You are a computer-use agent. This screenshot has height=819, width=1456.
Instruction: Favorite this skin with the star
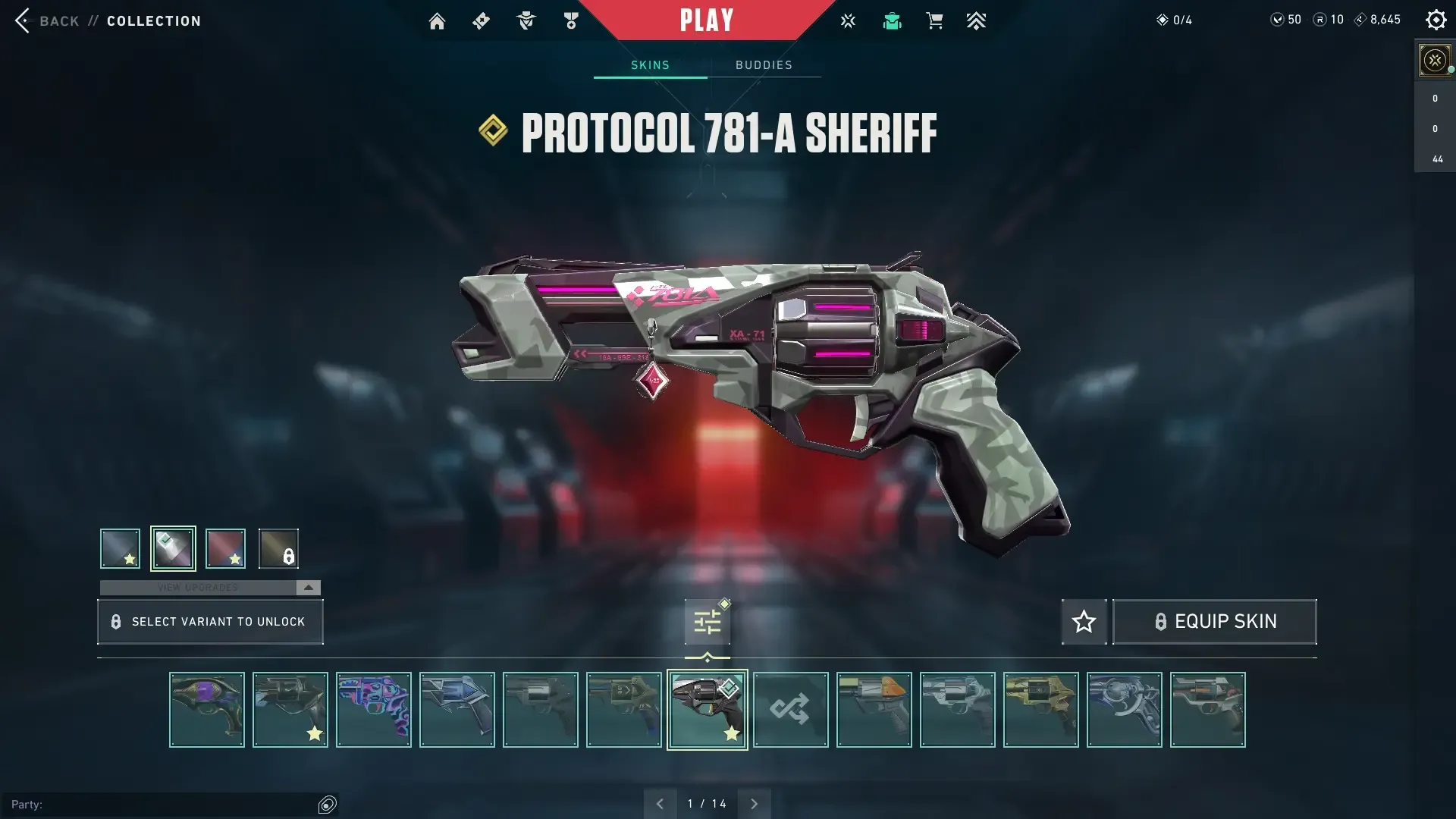[x=1084, y=622]
